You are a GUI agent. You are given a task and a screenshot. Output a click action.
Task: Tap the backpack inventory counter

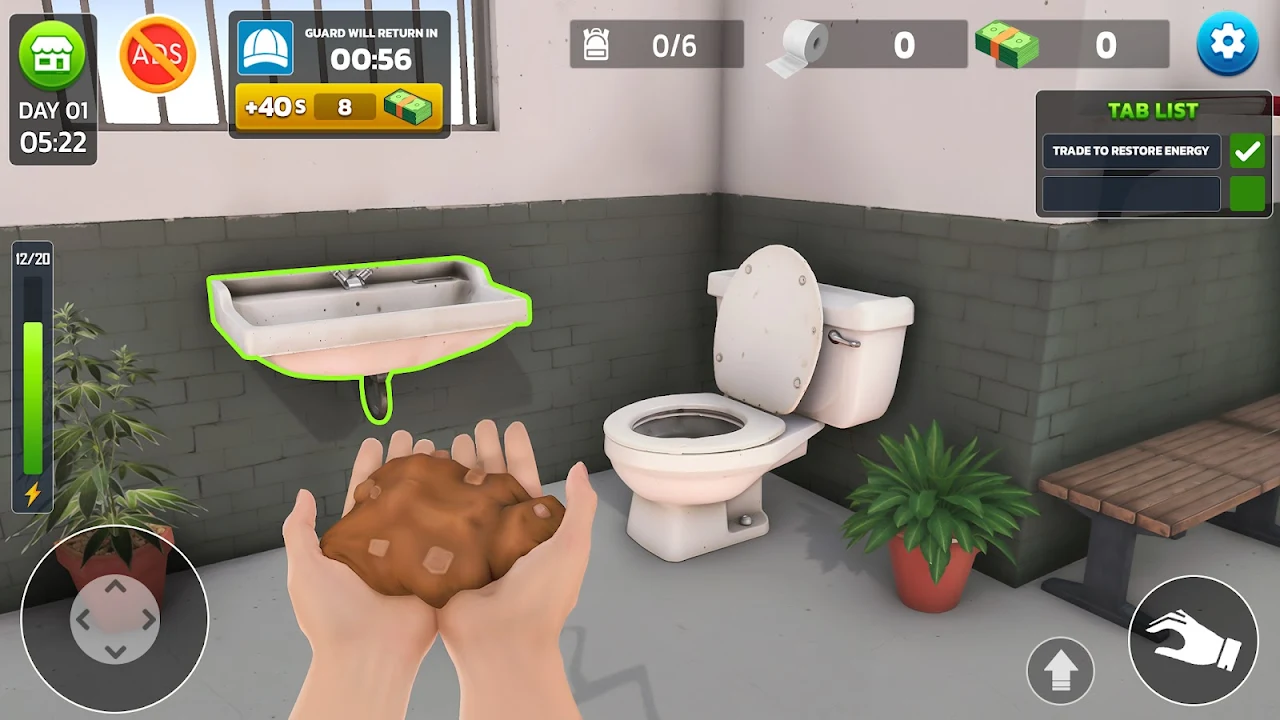point(656,45)
